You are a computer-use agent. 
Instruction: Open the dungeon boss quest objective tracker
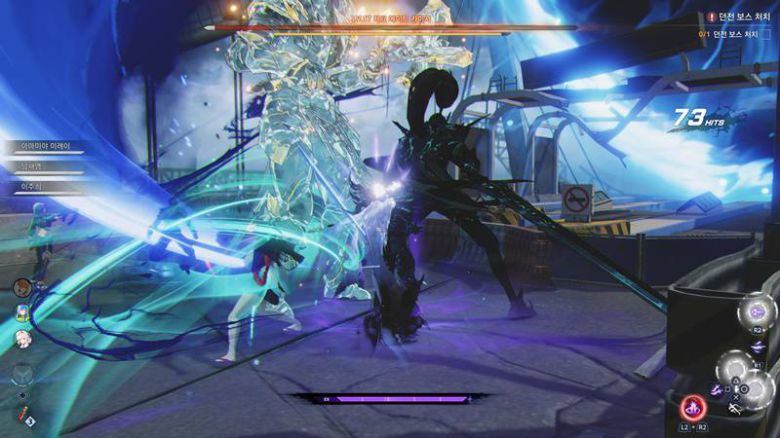tap(738, 17)
